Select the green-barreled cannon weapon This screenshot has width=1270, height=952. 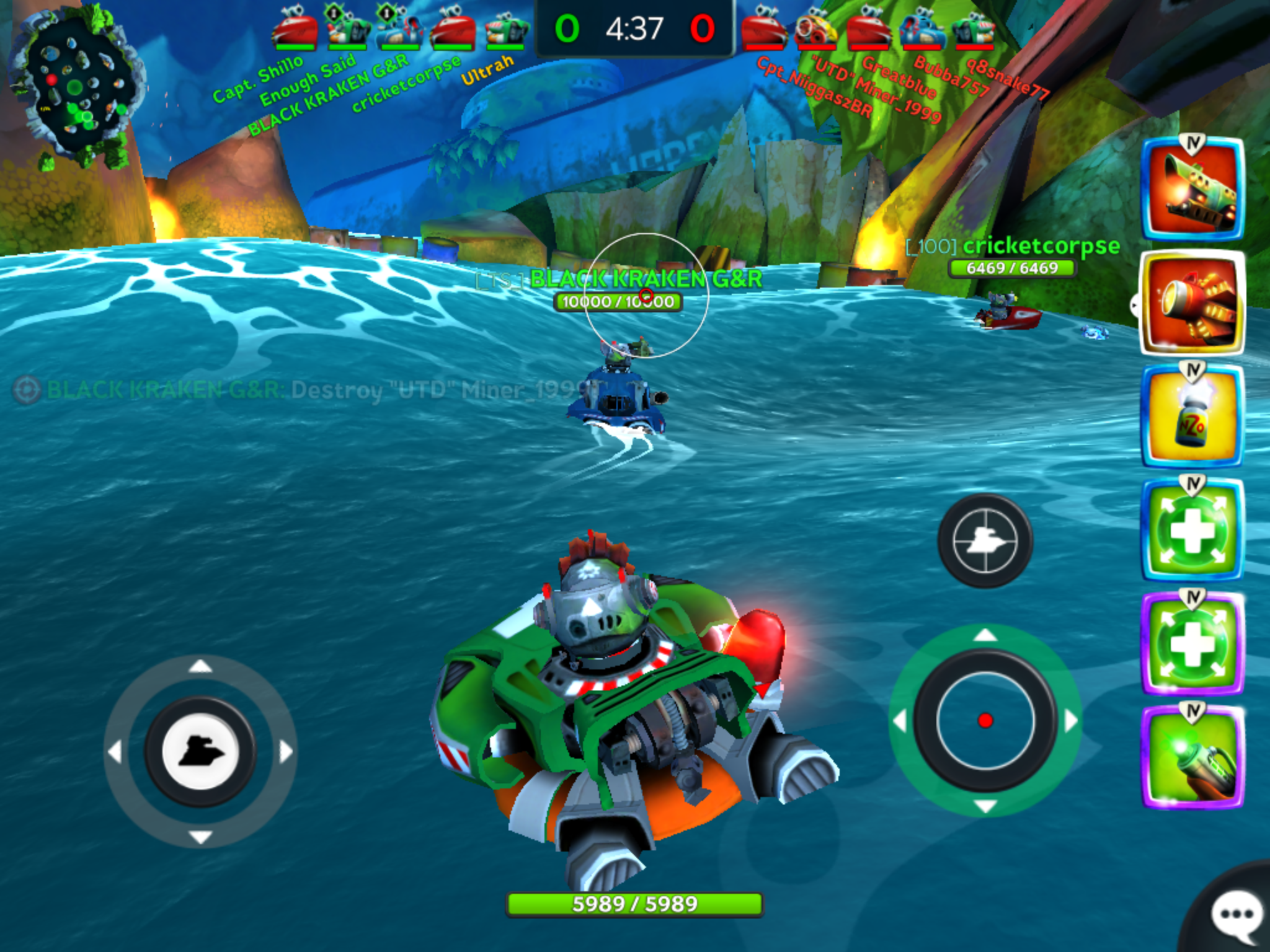(1192, 190)
